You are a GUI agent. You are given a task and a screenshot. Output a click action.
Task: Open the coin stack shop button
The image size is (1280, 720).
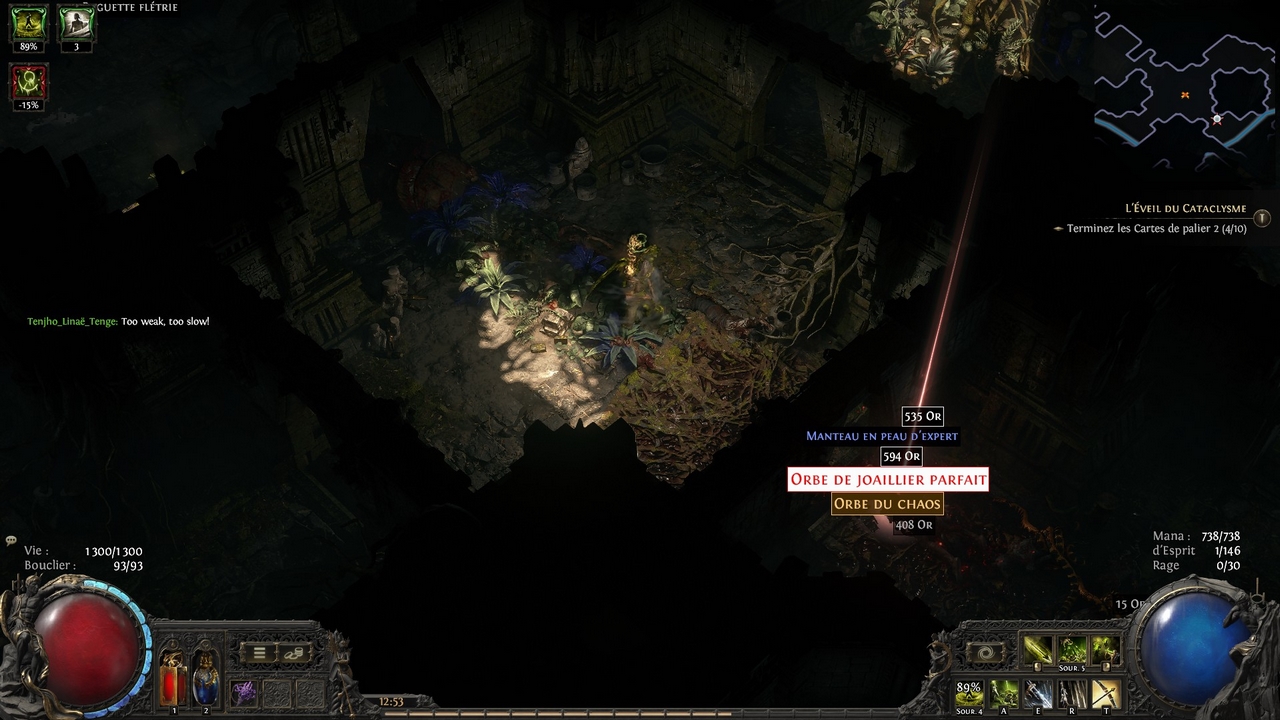(x=294, y=653)
